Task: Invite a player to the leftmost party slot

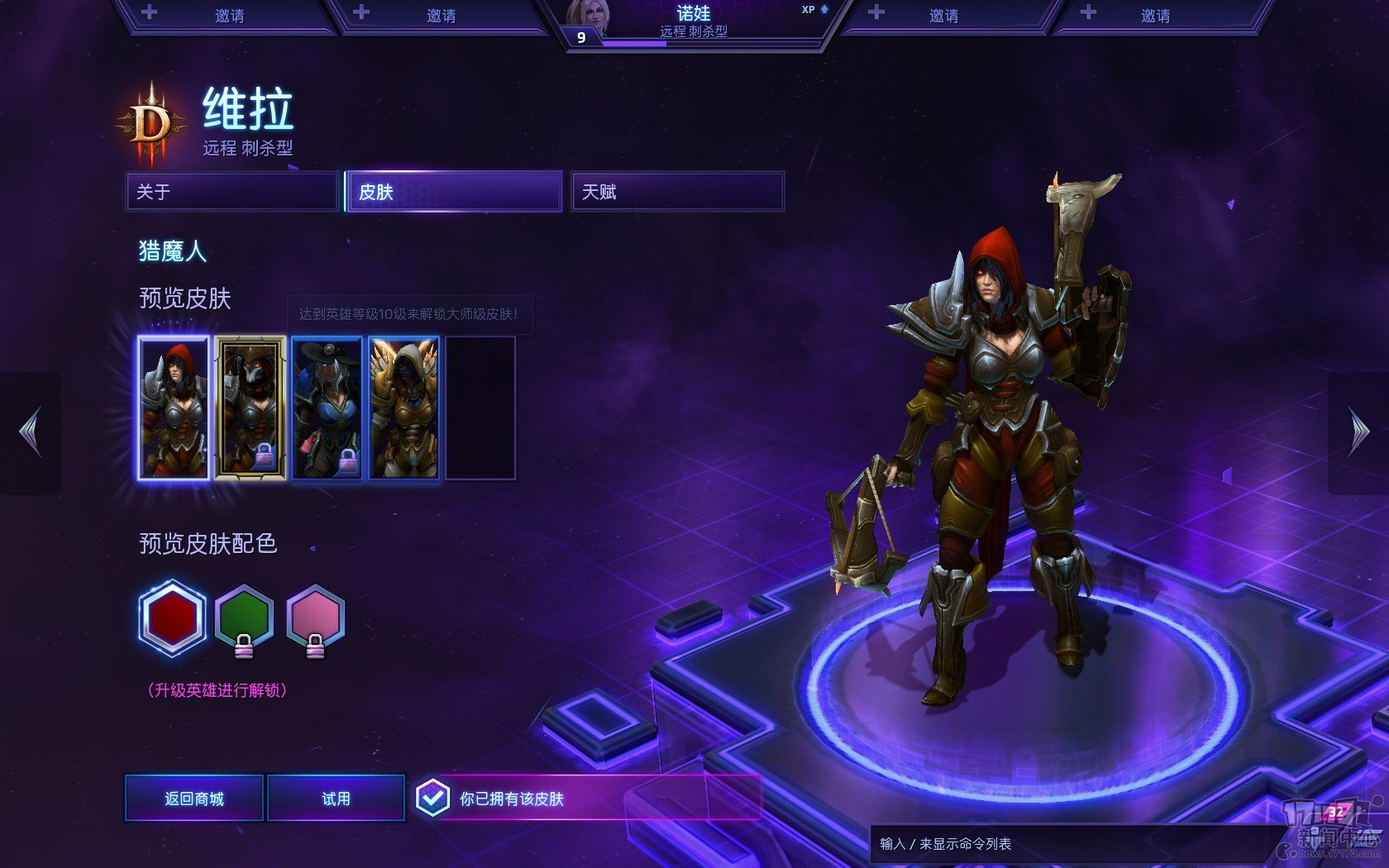Action: (x=229, y=16)
